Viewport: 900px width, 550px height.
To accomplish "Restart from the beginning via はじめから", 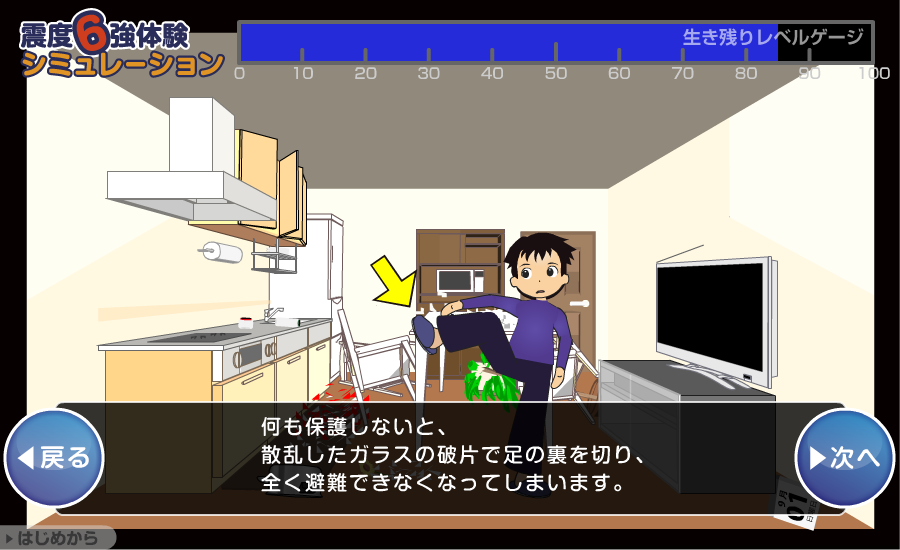I will [57, 539].
